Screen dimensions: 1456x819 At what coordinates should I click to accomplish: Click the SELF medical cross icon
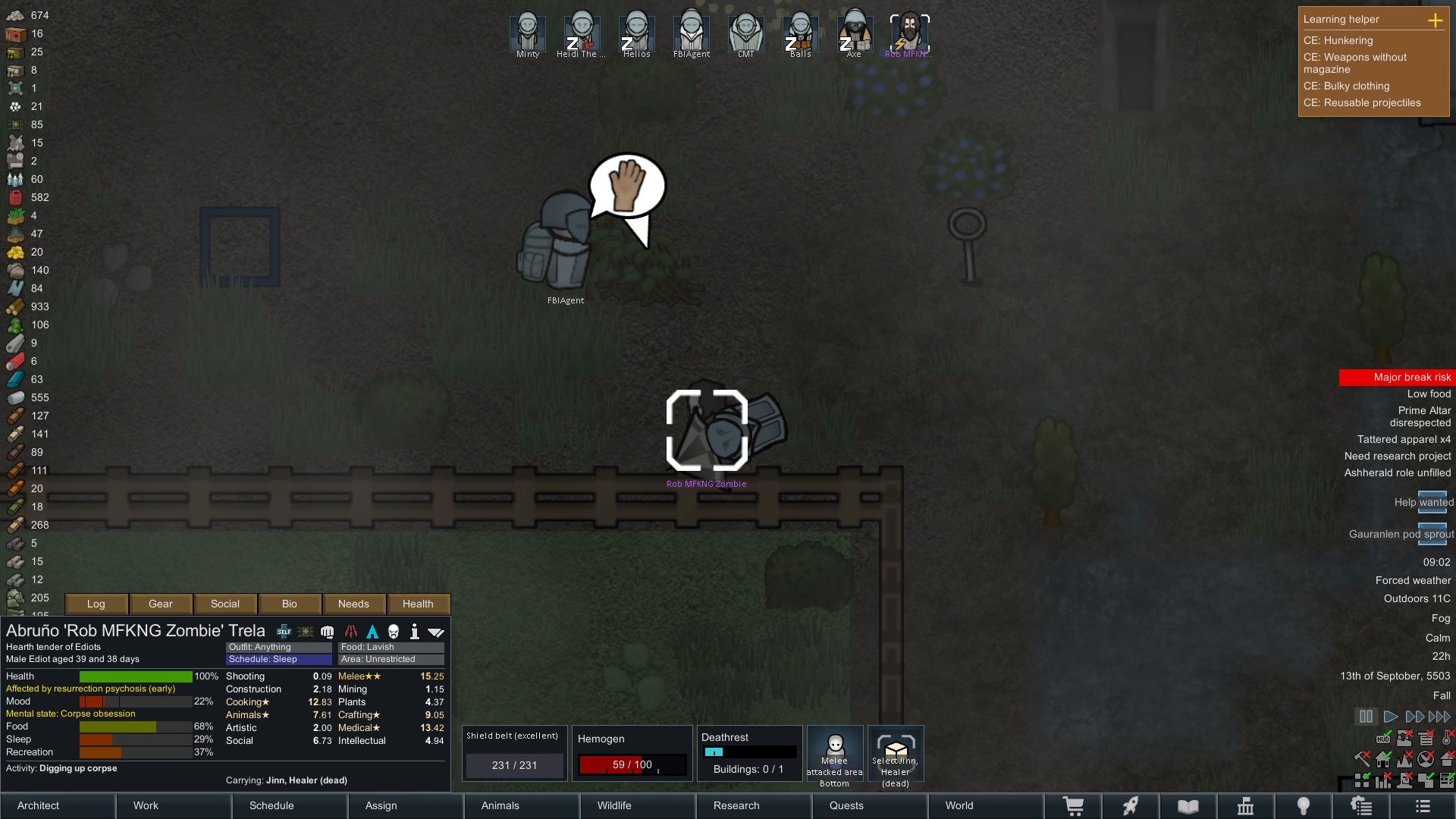(284, 631)
